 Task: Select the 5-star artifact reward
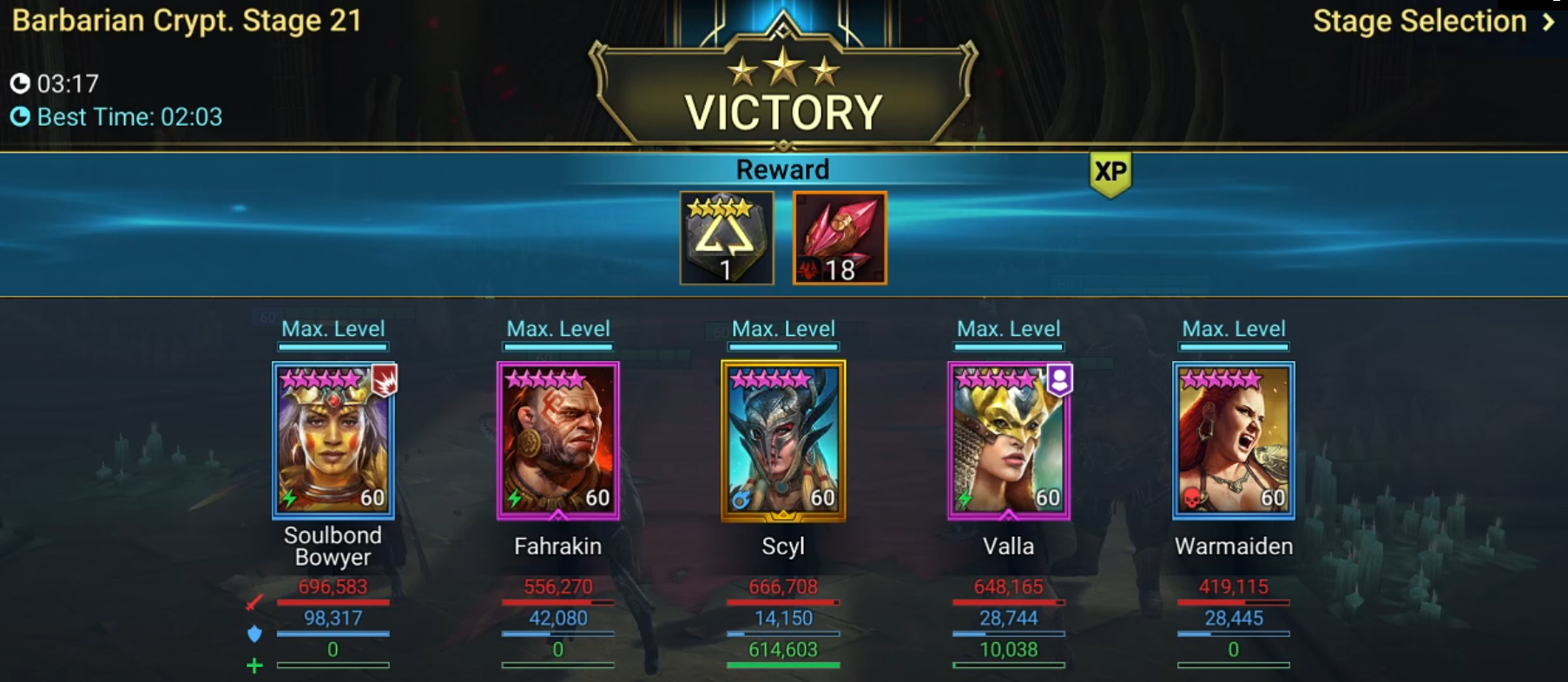(728, 237)
